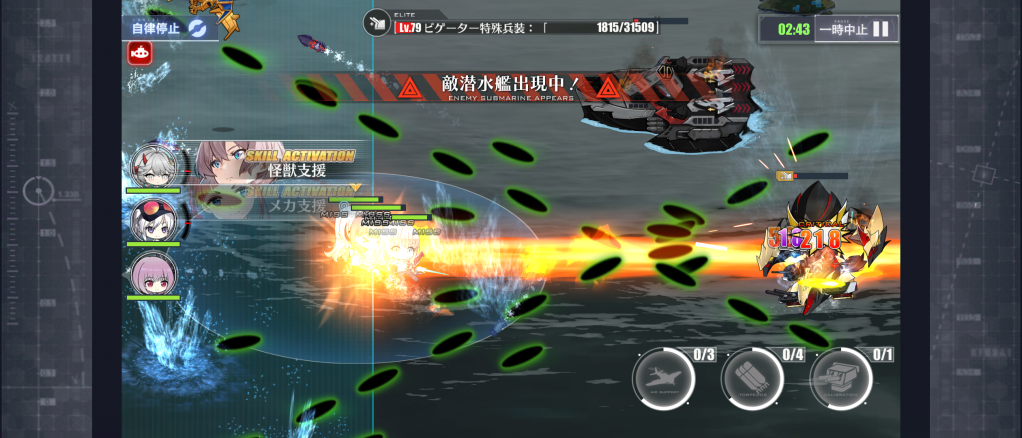Select the pink-haired shipgirl portrait
The height and width of the screenshot is (438, 1022).
click(154, 273)
